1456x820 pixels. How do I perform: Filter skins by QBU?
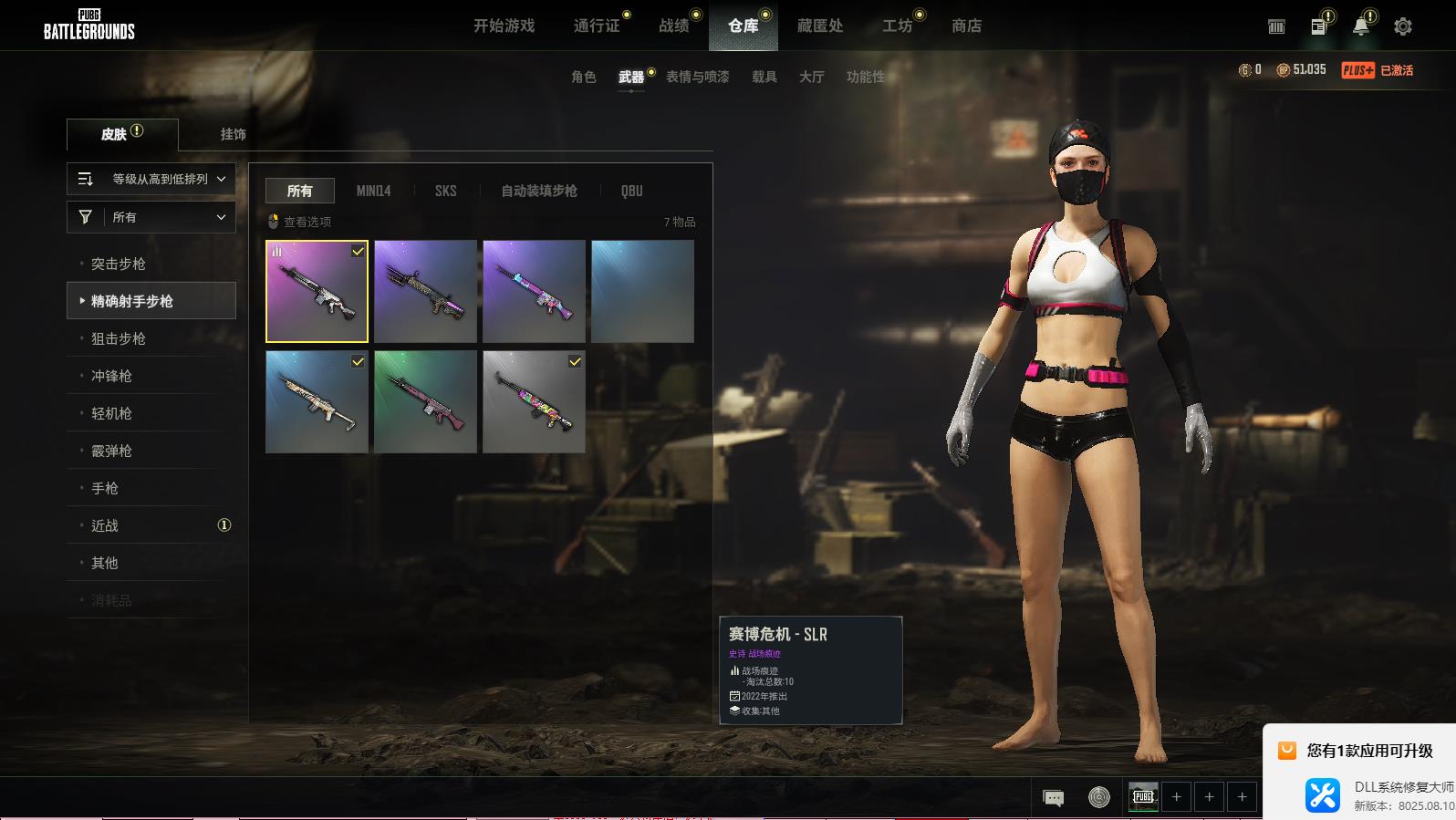[x=631, y=191]
